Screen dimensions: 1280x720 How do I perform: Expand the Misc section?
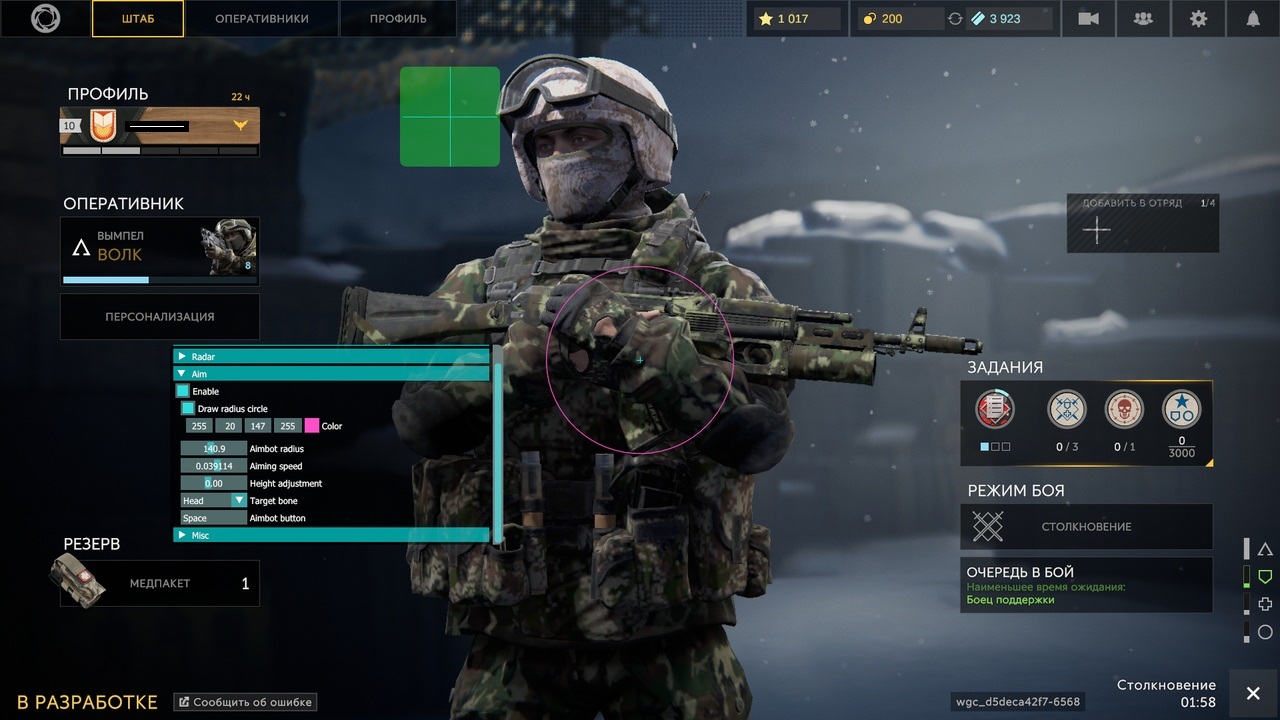(182, 535)
